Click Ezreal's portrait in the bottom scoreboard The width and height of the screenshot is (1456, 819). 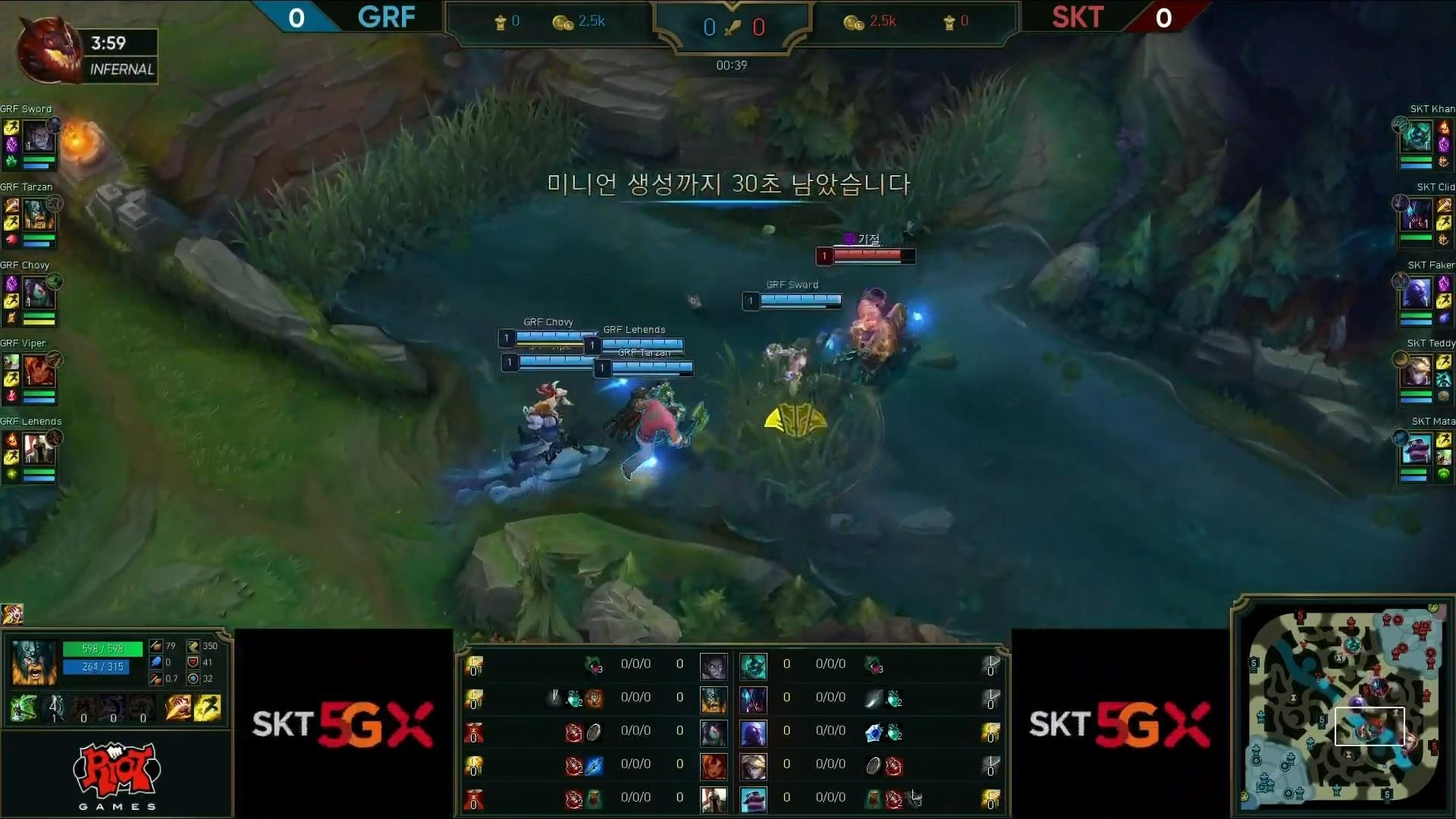(753, 767)
